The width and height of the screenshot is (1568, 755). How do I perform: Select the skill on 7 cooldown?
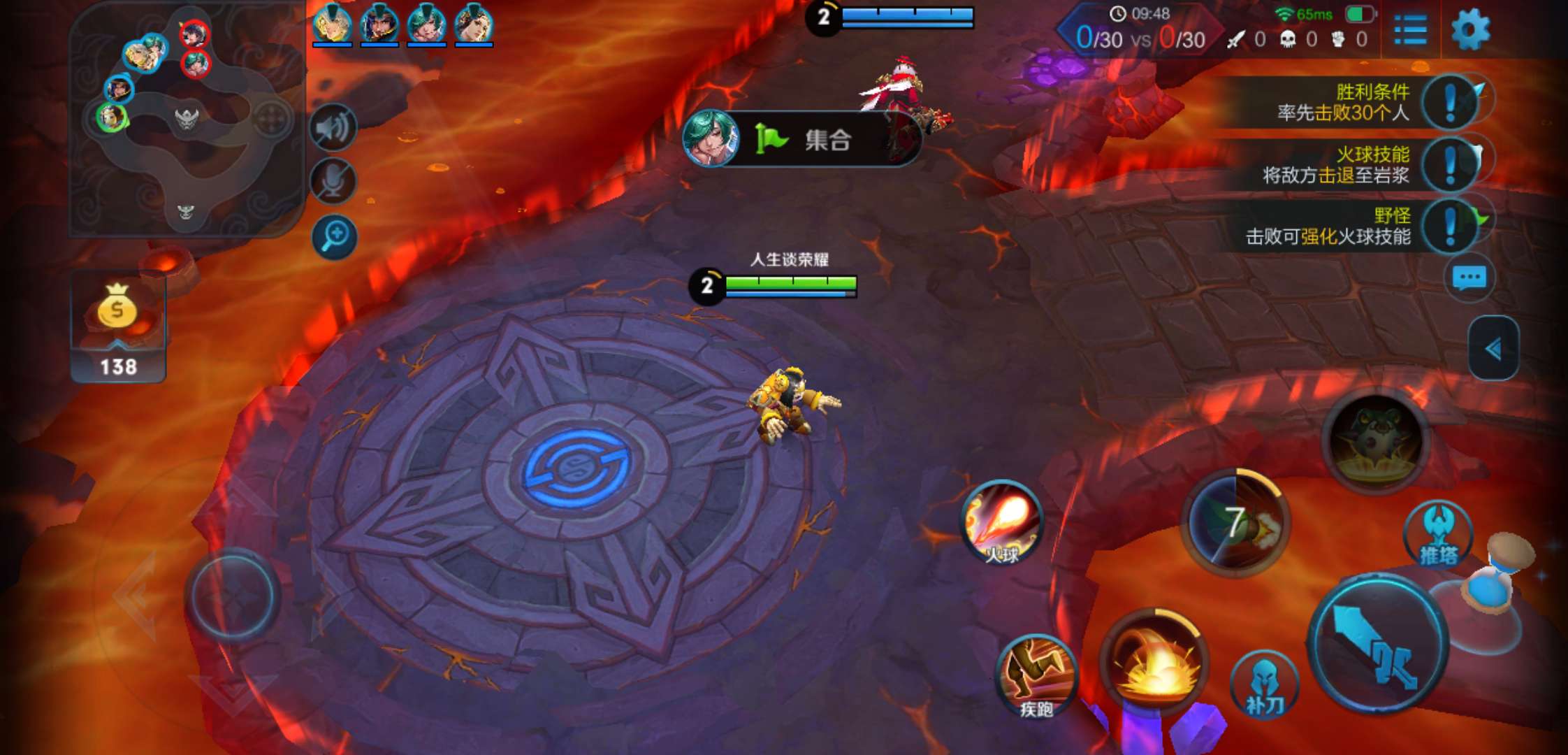click(1235, 523)
